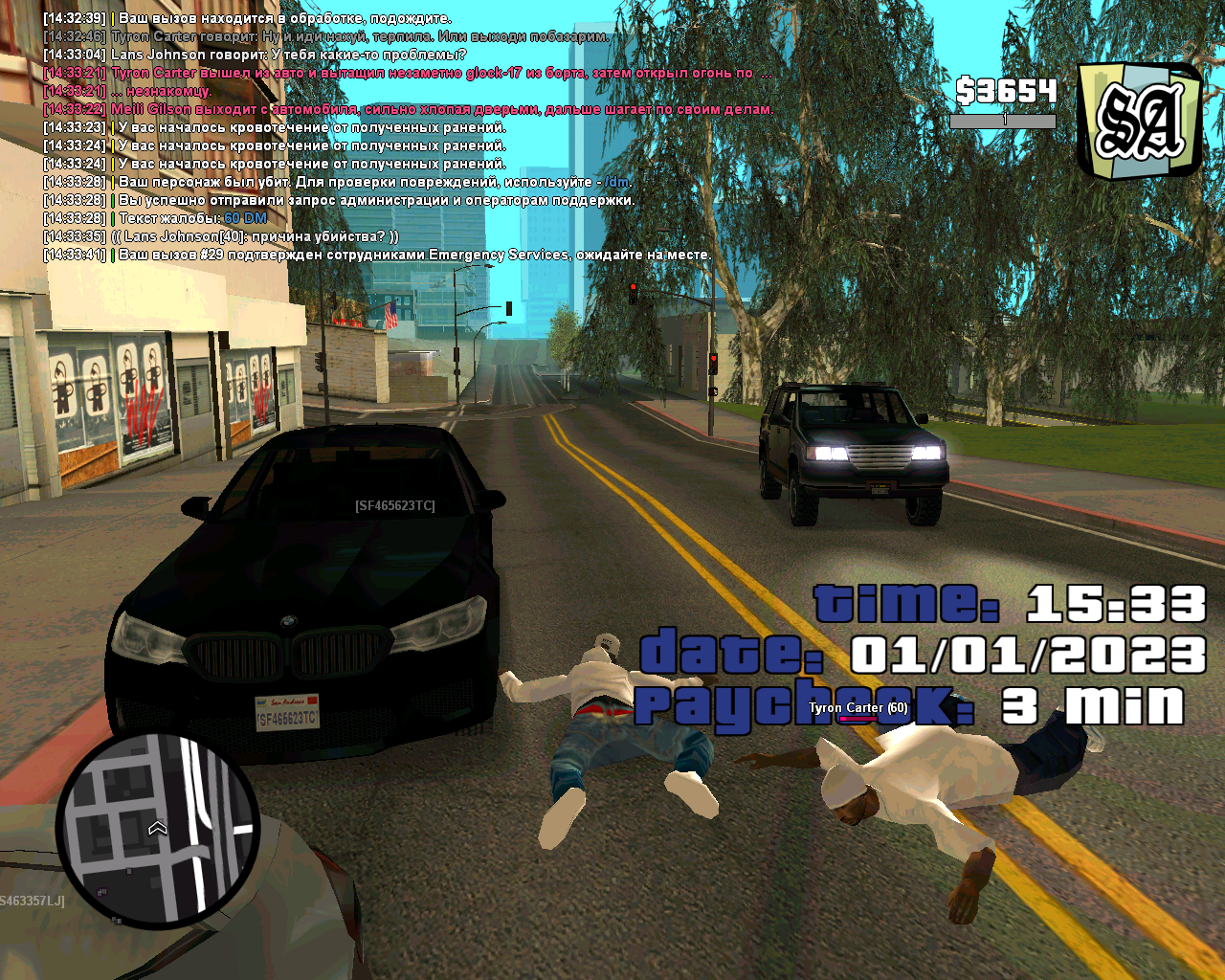The width and height of the screenshot is (1225, 980).
Task: Select the player arrow marker on the minimap
Action: click(158, 828)
